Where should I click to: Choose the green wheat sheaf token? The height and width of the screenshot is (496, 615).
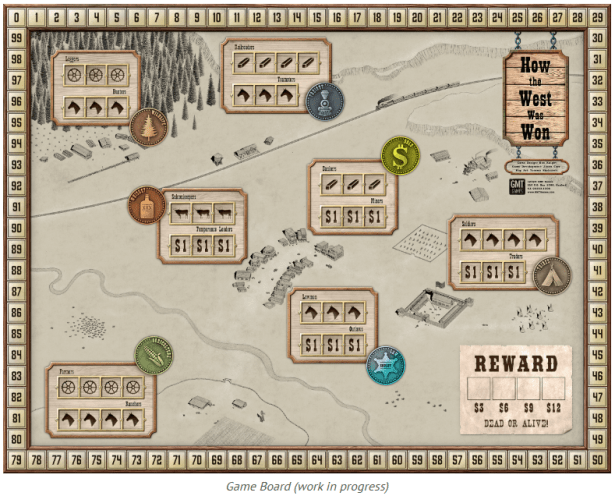153,355
